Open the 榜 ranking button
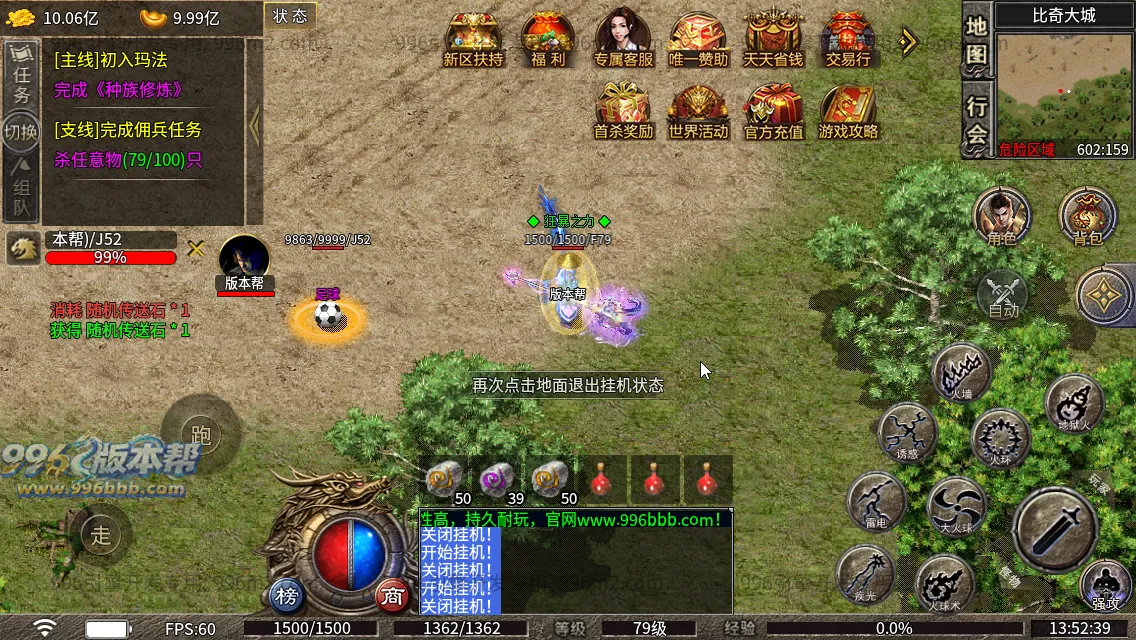Viewport: 1136px width, 640px height. pyautogui.click(x=287, y=597)
